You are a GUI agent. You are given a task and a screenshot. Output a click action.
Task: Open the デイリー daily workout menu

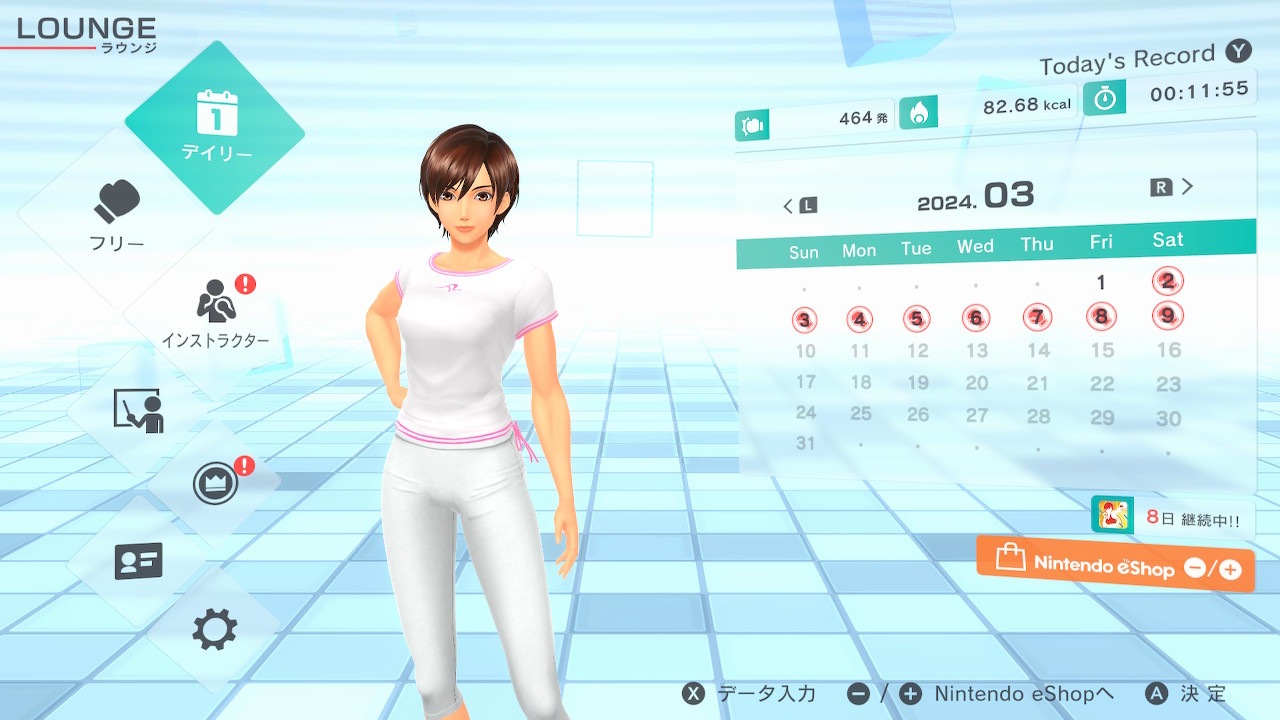[215, 127]
